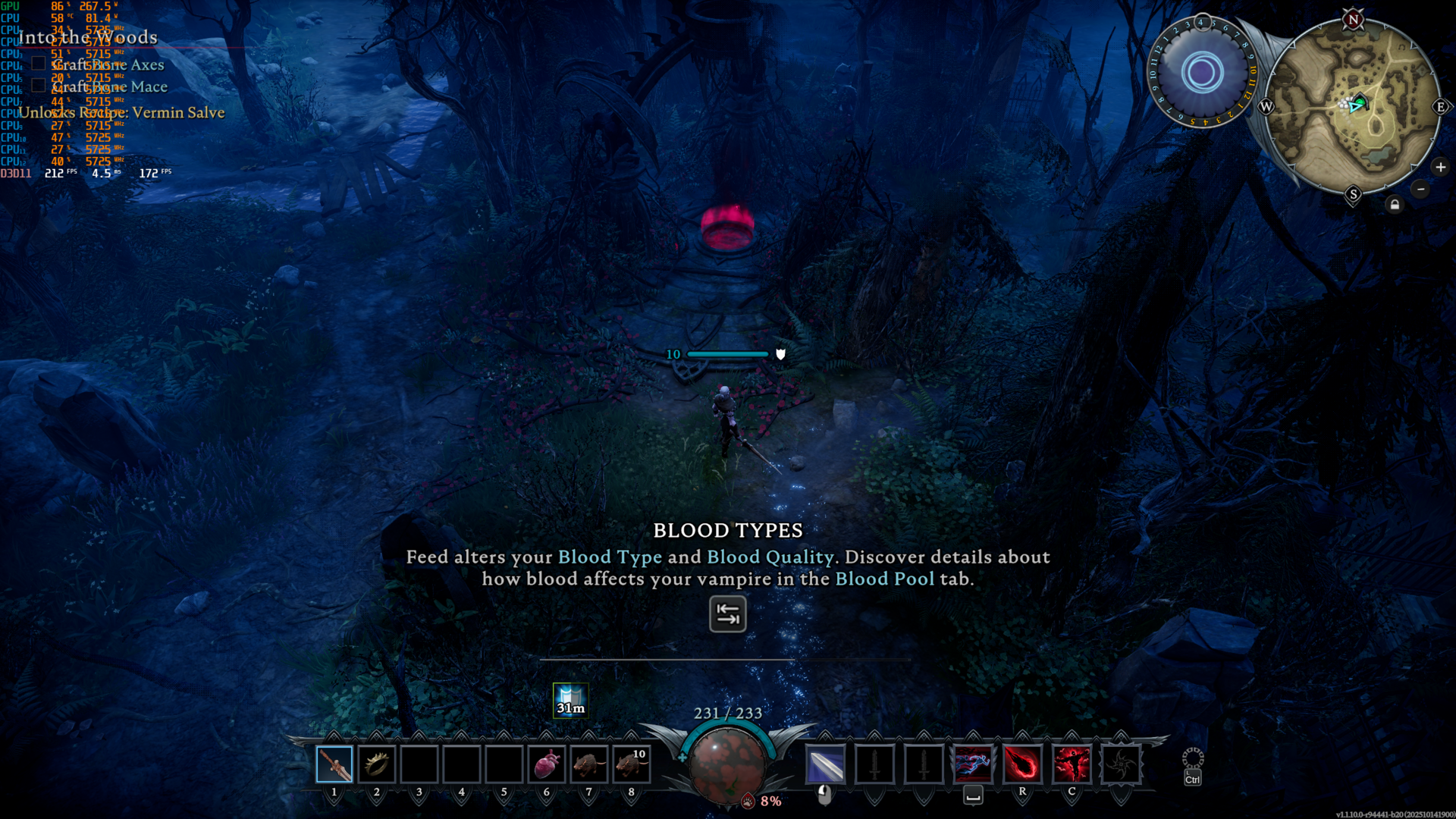1456x819 pixels.
Task: Activate the primary blade attack icon
Action: (x=825, y=764)
